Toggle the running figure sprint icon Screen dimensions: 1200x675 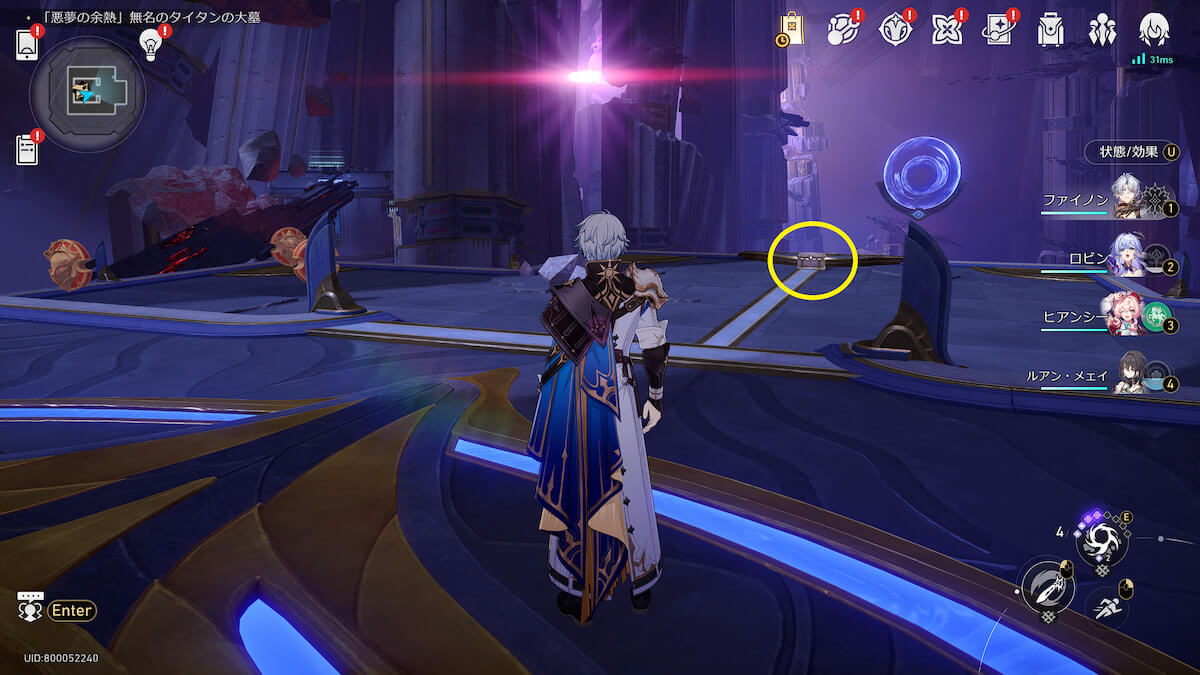point(1108,603)
